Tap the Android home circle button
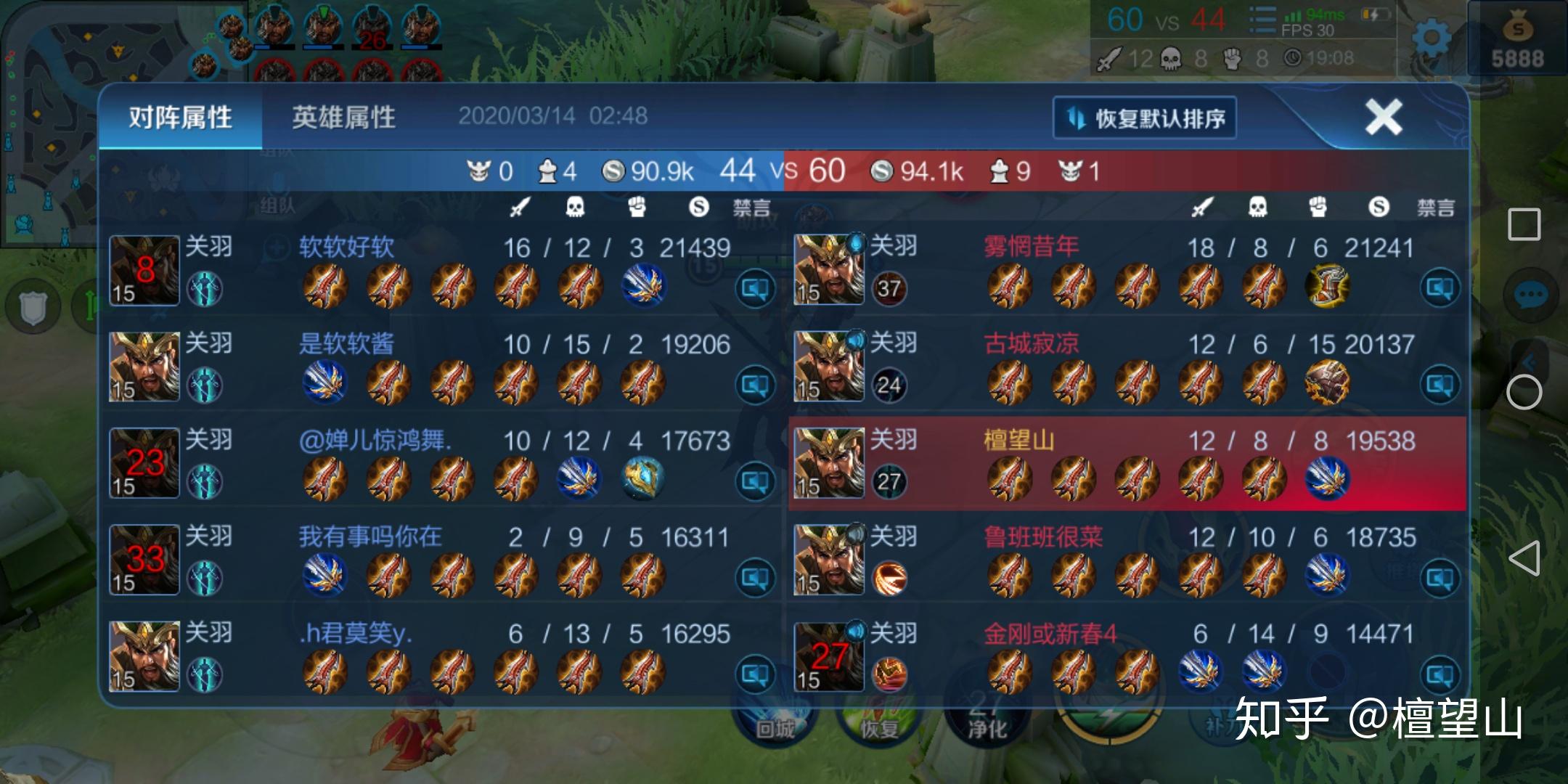1568x784 pixels. (1524, 393)
